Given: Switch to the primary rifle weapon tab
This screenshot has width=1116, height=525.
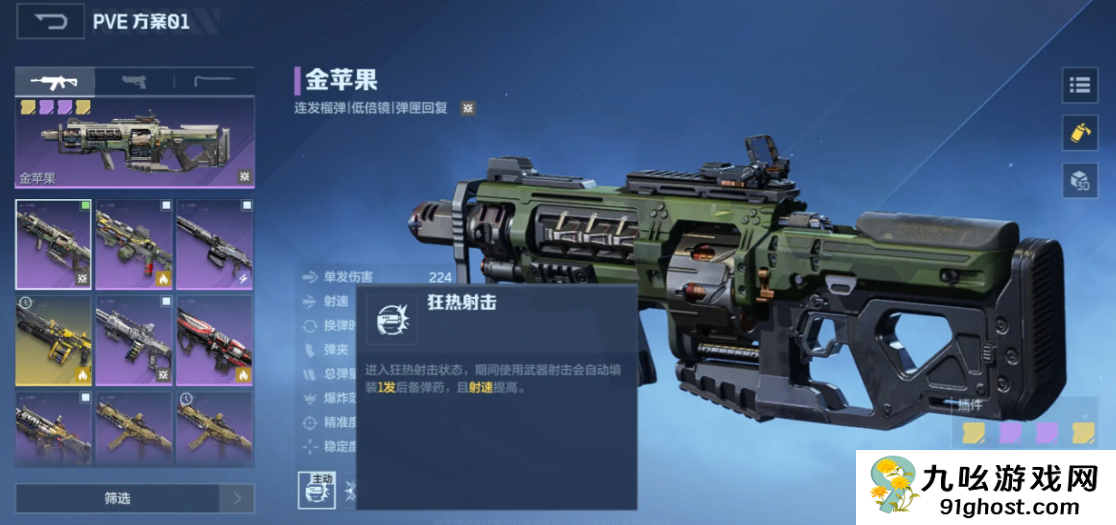Looking at the screenshot, I should coord(55,82).
